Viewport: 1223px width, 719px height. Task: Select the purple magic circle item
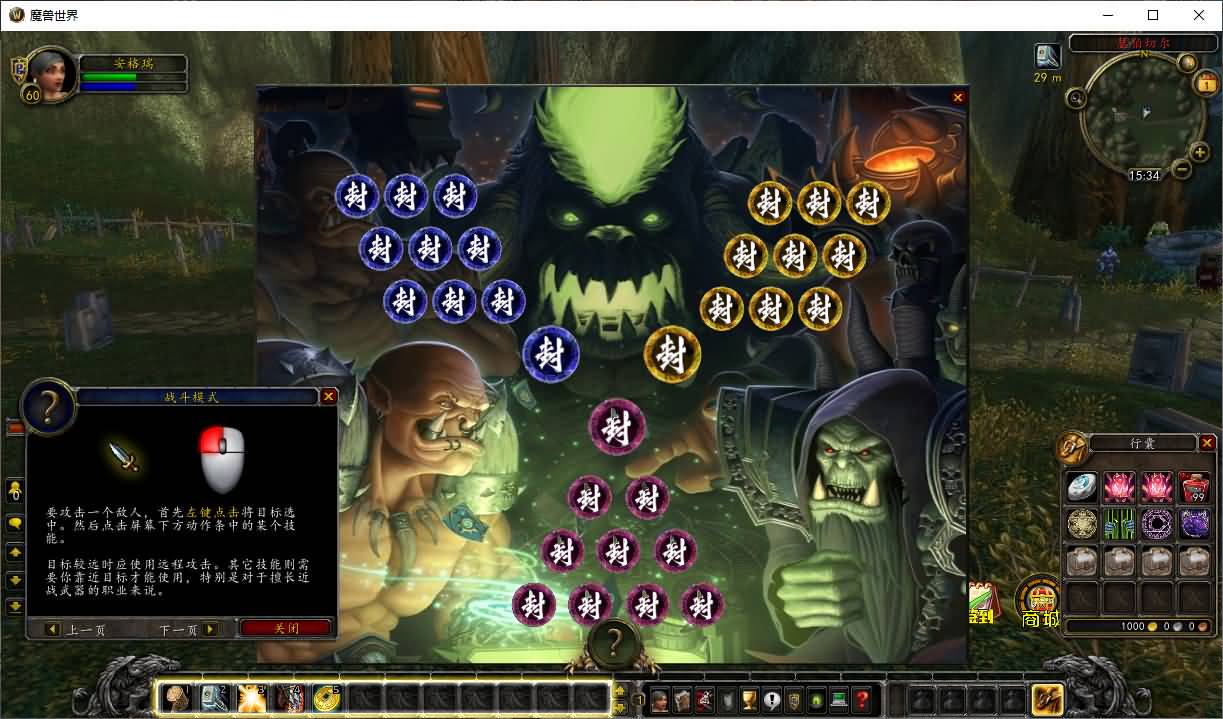[1157, 524]
